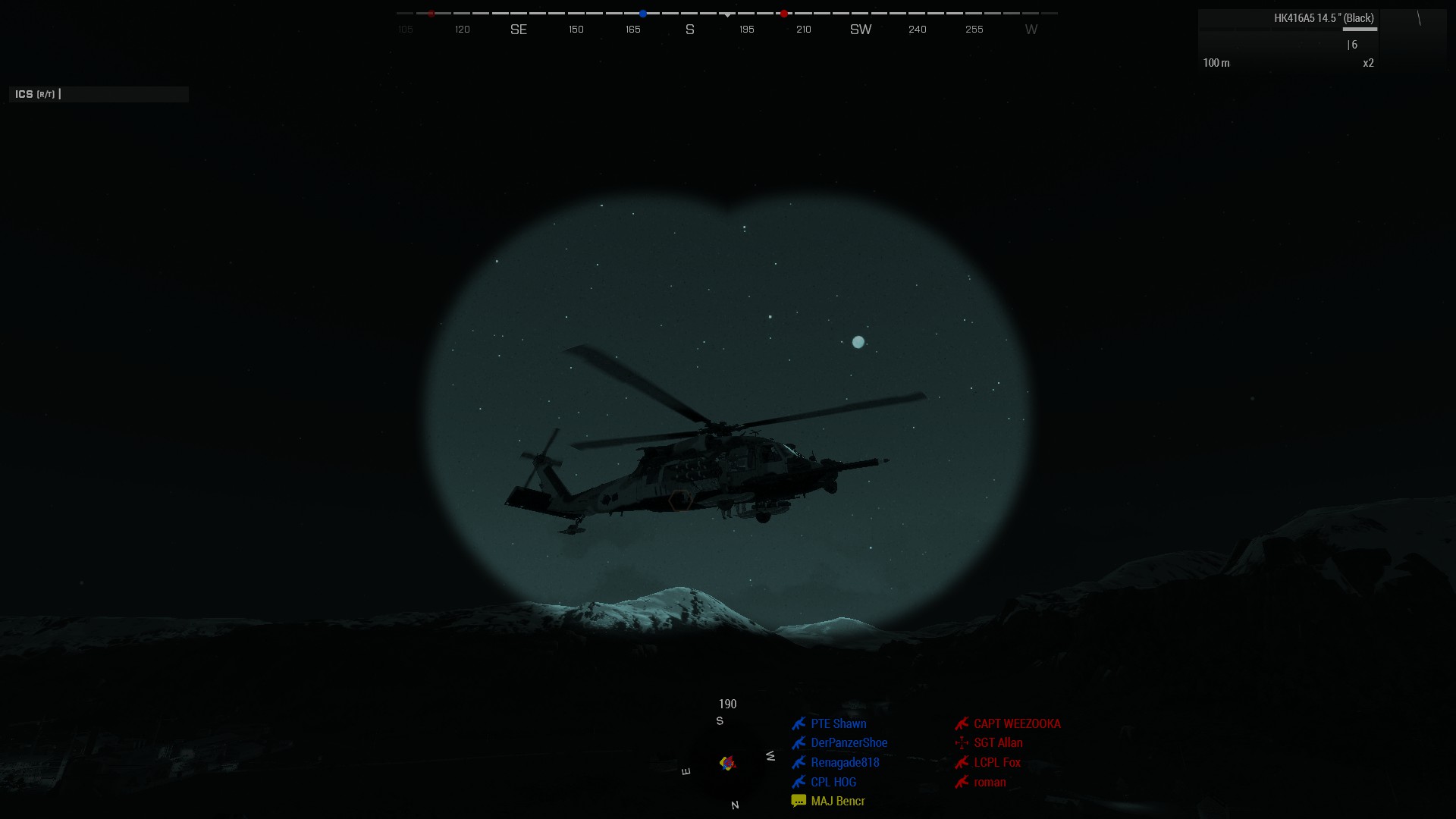The height and width of the screenshot is (819, 1456).
Task: Click the rifle icon next to Renagade818
Action: (x=800, y=762)
